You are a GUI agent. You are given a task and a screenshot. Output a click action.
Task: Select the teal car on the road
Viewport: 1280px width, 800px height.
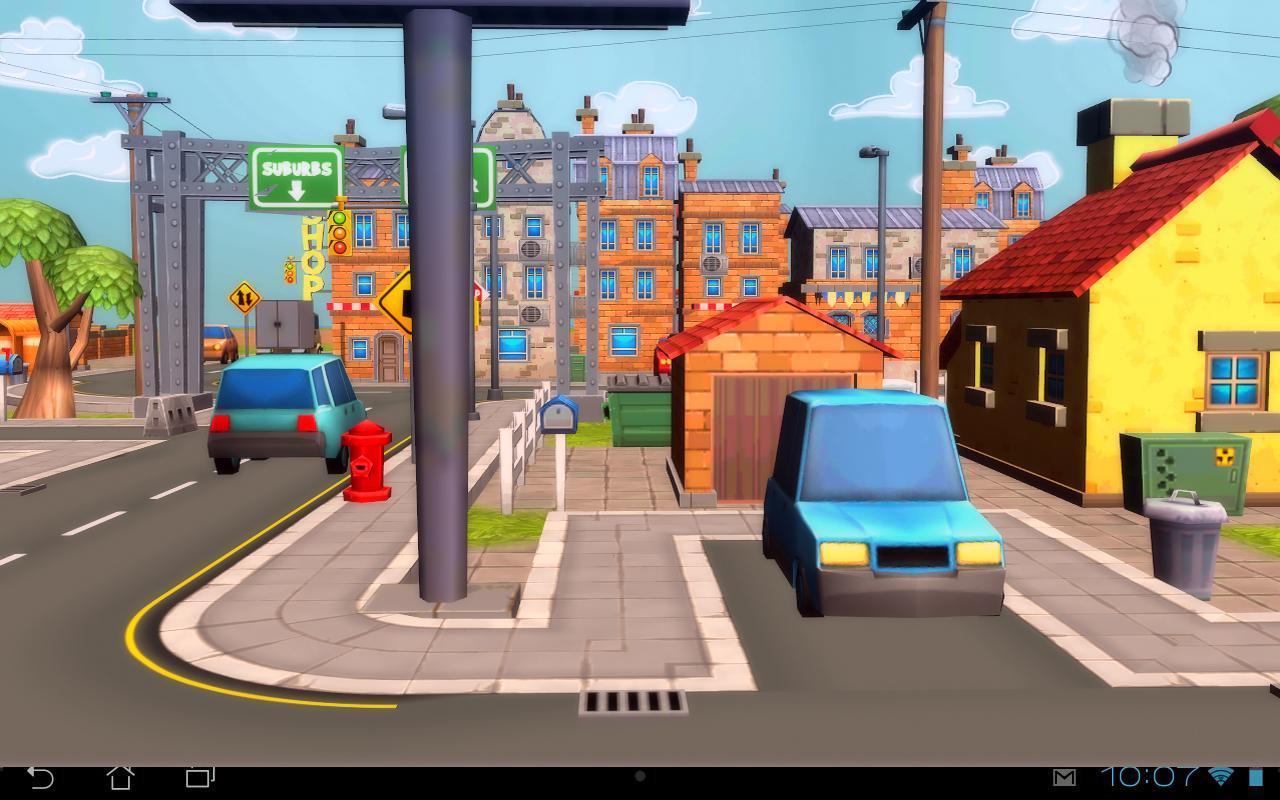(283, 414)
